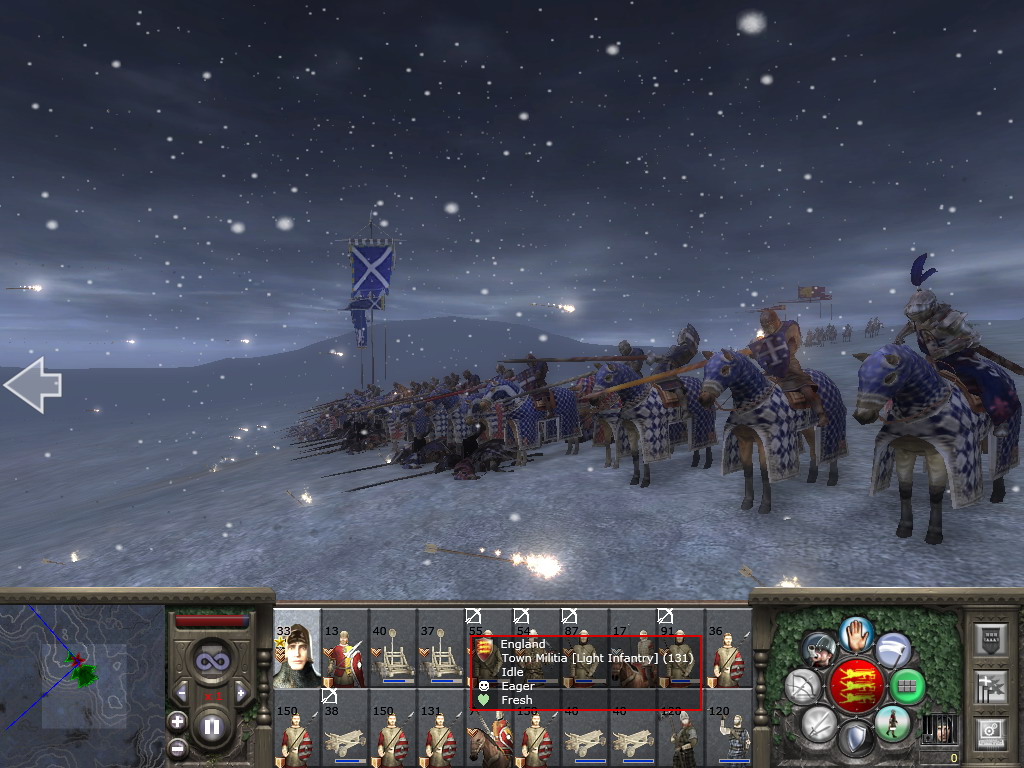Zoom out the minimap with the minus button
The height and width of the screenshot is (768, 1024).
[x=177, y=746]
